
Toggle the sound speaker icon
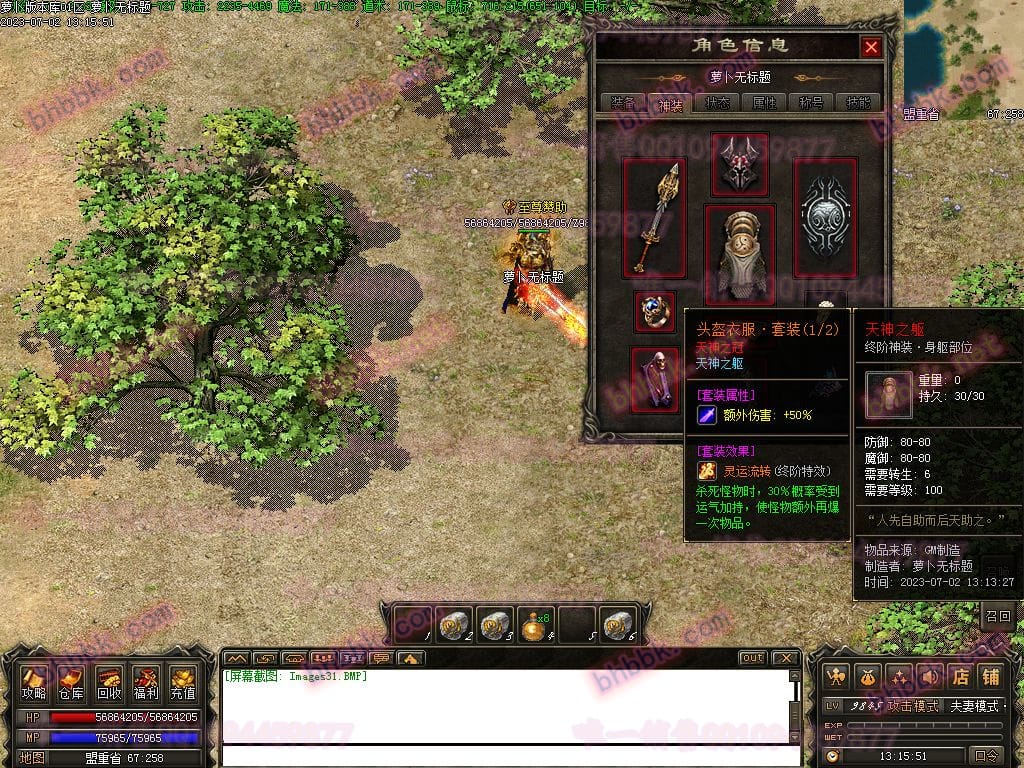[931, 677]
